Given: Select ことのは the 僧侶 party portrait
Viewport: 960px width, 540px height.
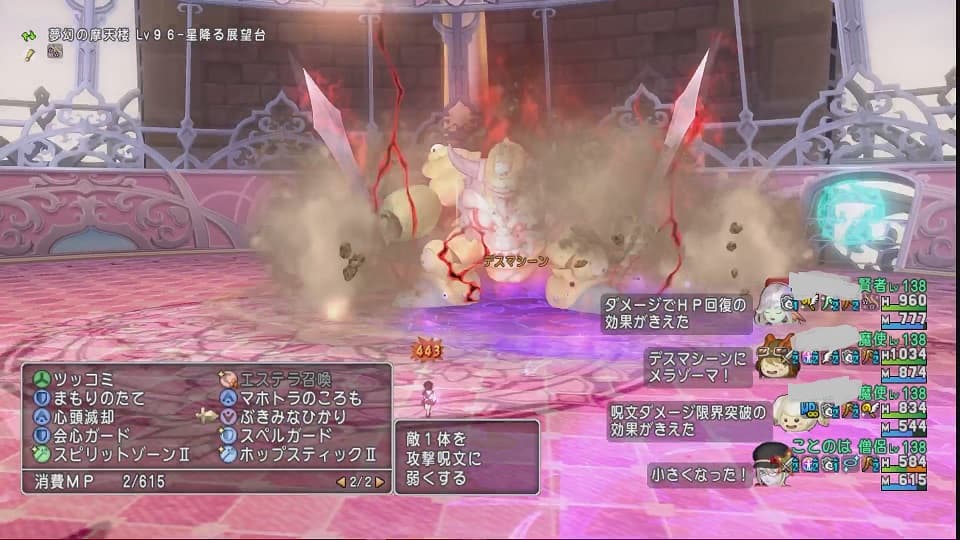Looking at the screenshot, I should [x=772, y=464].
